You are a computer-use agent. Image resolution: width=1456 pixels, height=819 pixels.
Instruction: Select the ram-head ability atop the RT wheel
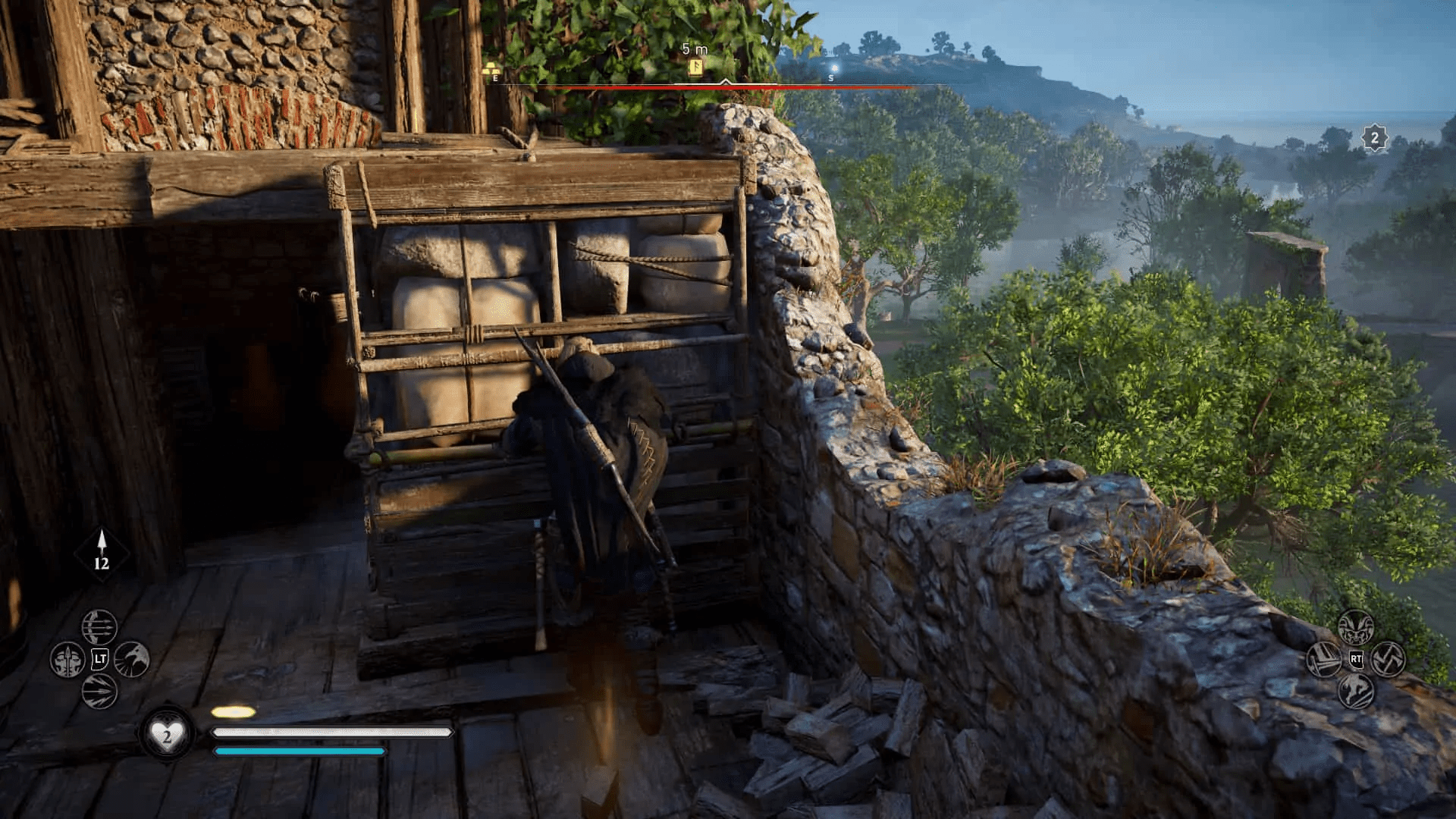(x=1356, y=626)
